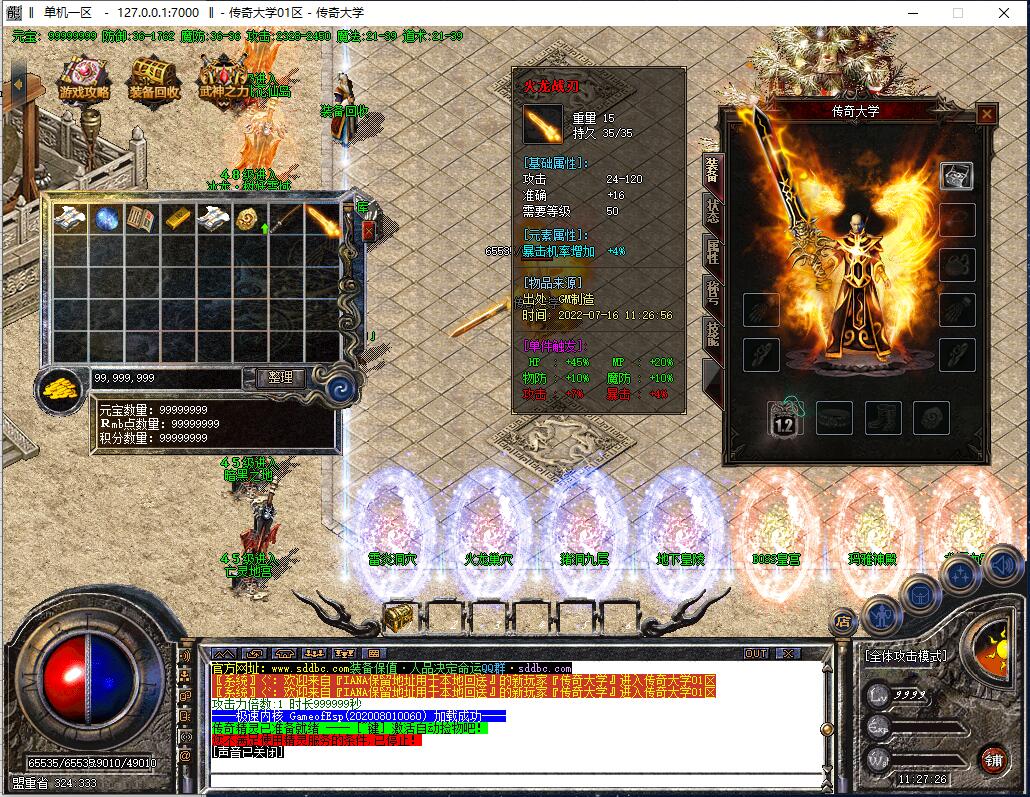
Task: Select the blue orb in the bag
Action: [106, 219]
